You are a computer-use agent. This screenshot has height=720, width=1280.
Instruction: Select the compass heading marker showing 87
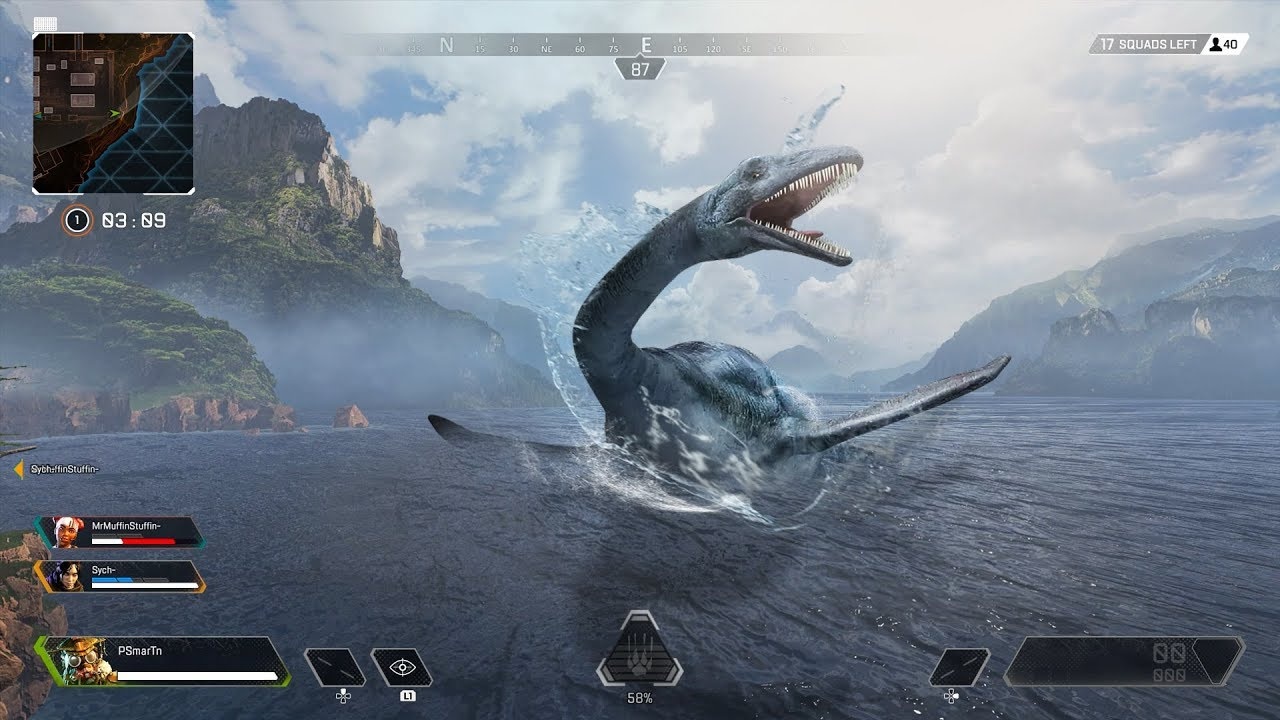pyautogui.click(x=640, y=70)
